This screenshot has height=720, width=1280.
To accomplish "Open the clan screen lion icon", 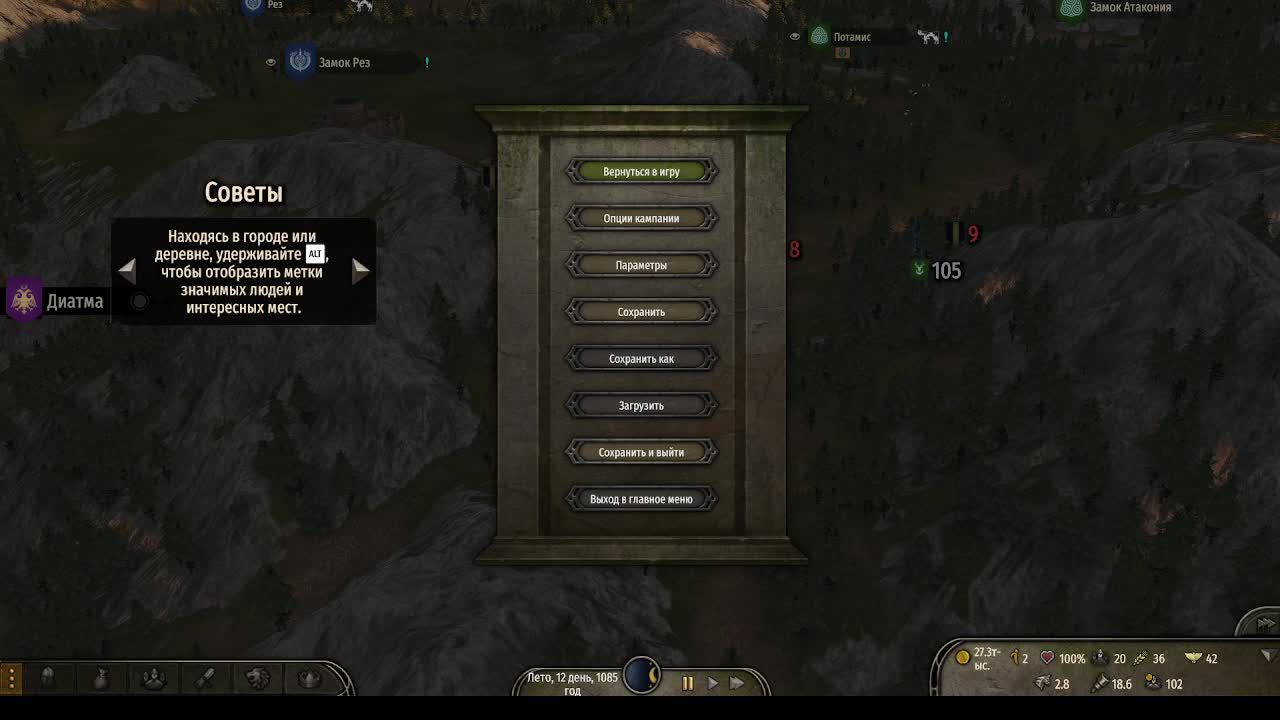I will [257, 678].
